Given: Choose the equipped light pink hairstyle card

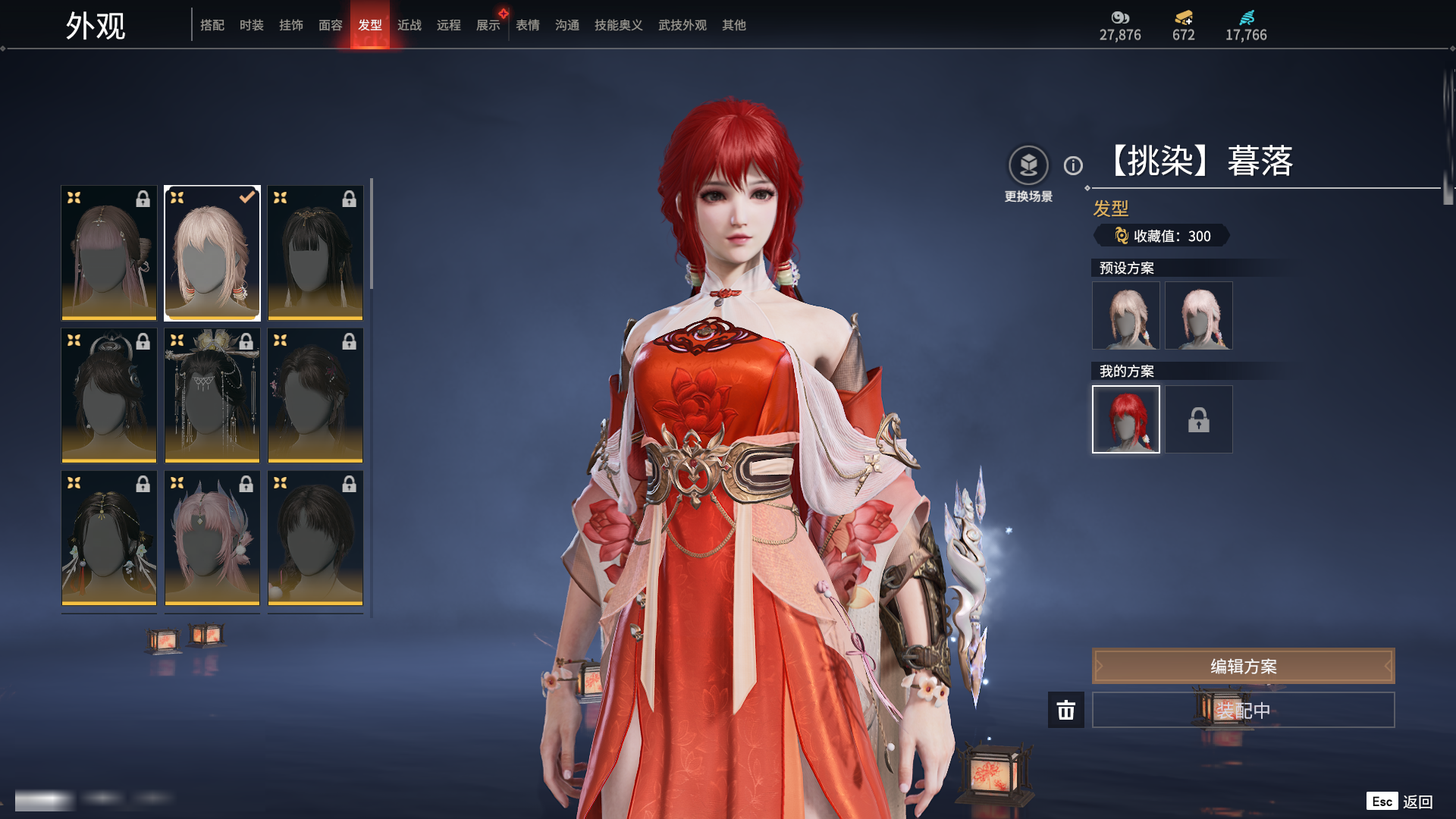Looking at the screenshot, I should click(x=212, y=253).
